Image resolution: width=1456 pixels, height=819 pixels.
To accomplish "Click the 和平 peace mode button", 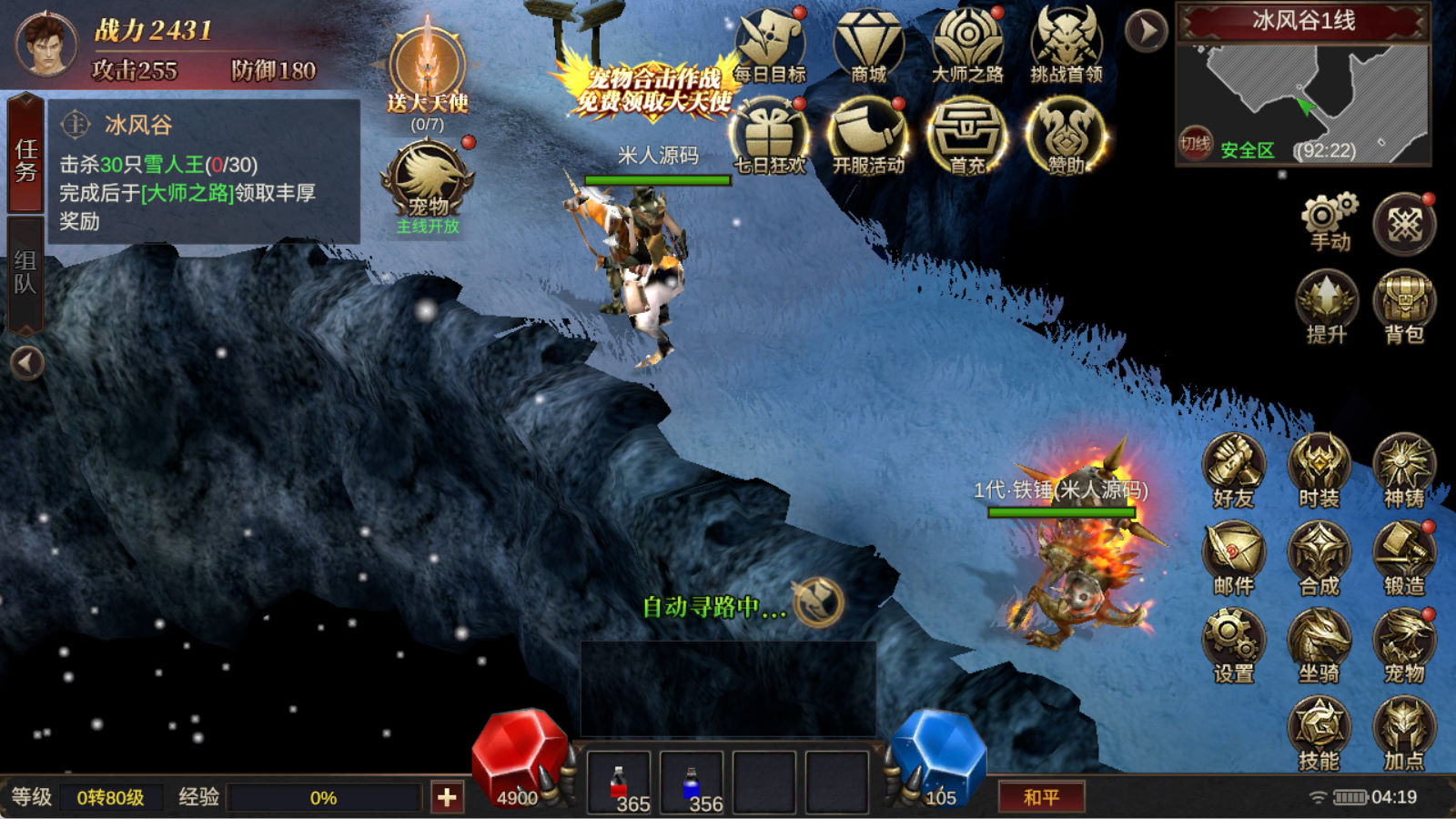I will pos(1041,797).
